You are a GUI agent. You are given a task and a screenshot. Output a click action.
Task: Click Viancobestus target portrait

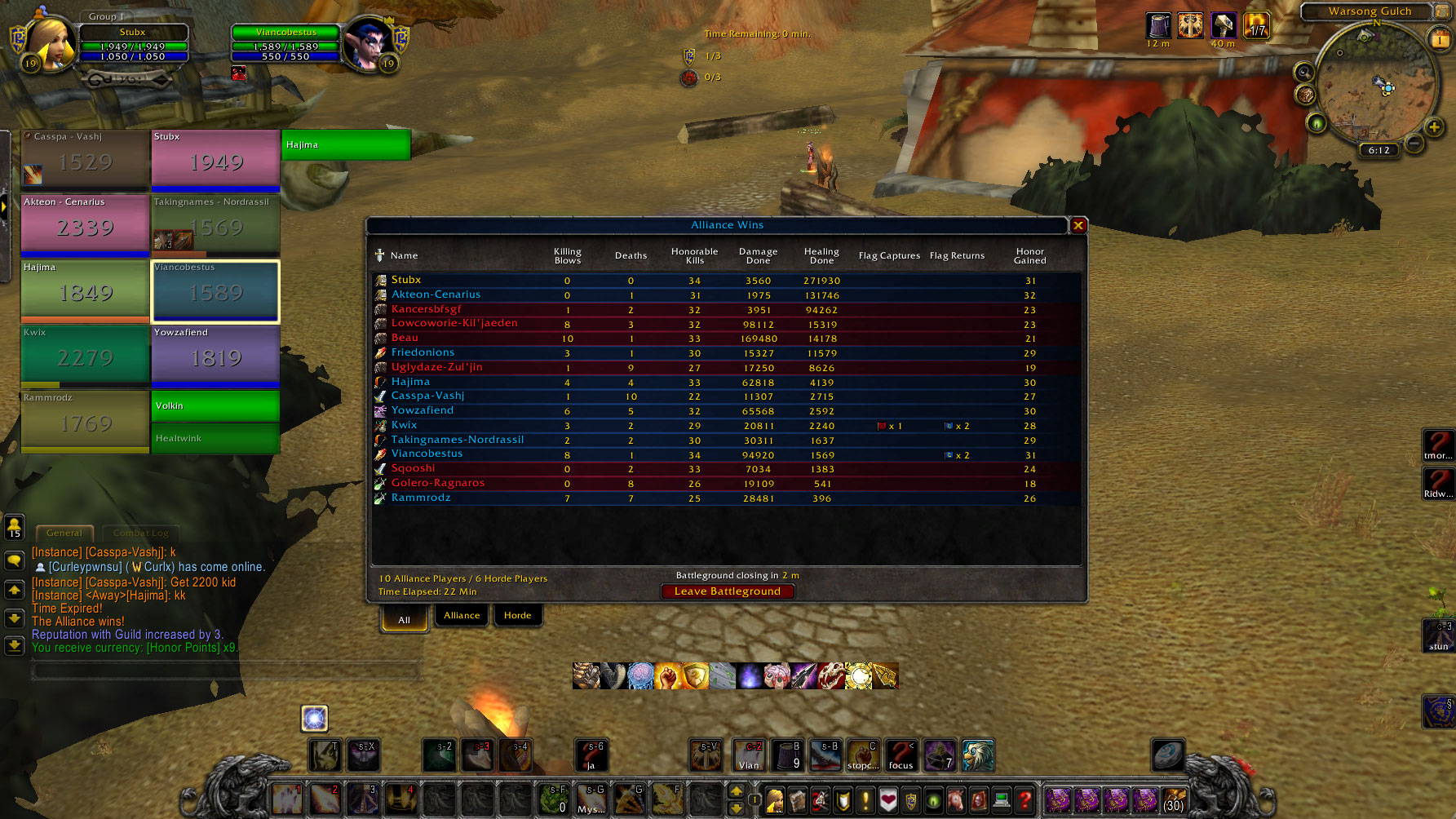(x=366, y=45)
